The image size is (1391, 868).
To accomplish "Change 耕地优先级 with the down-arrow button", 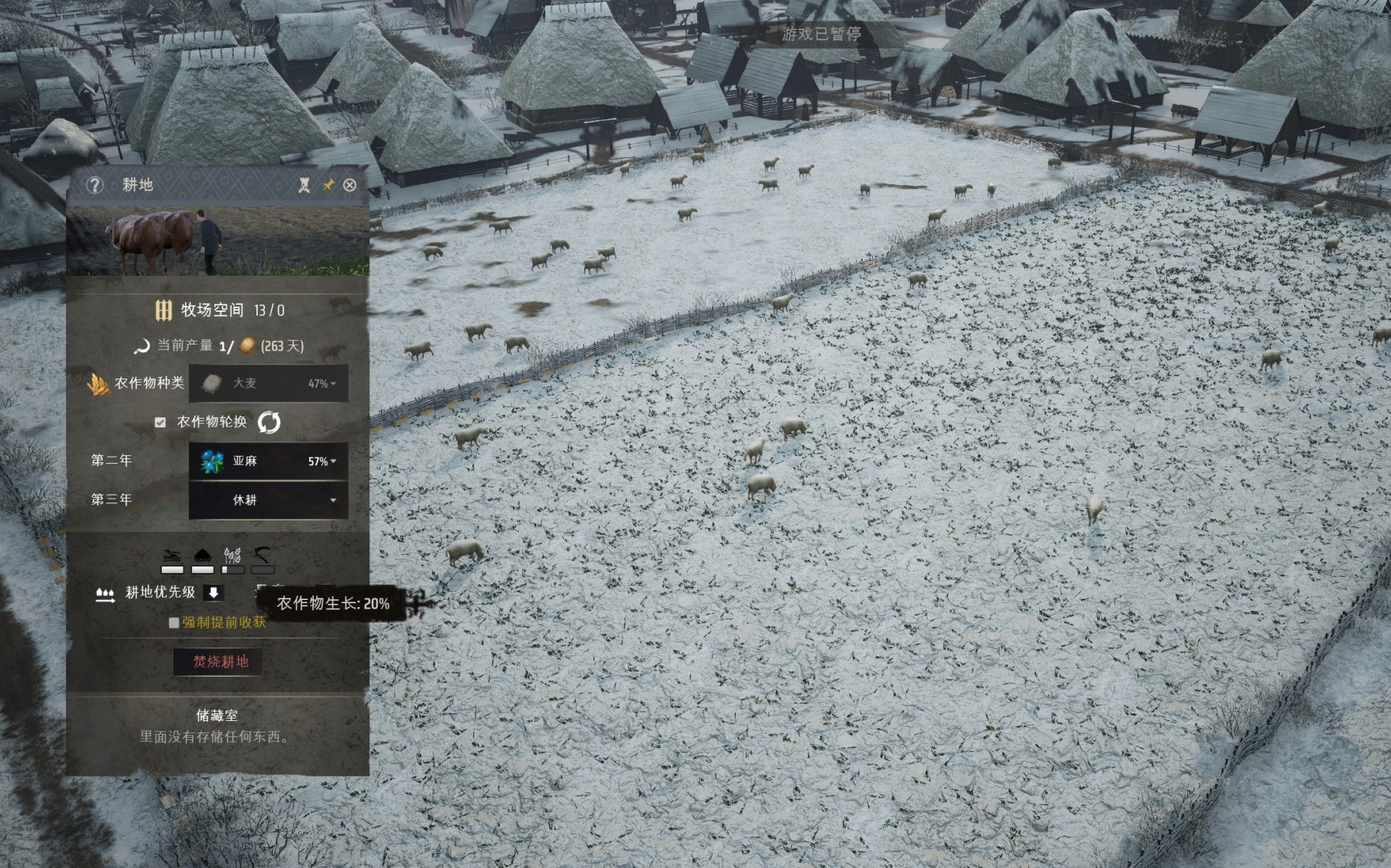I will pos(213,592).
